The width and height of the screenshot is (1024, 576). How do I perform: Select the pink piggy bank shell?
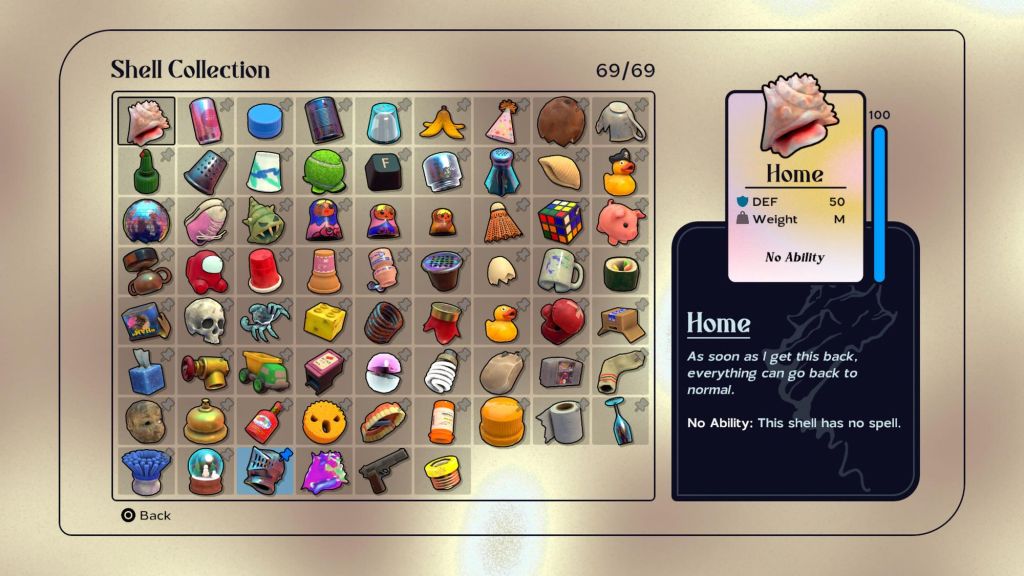coord(618,220)
